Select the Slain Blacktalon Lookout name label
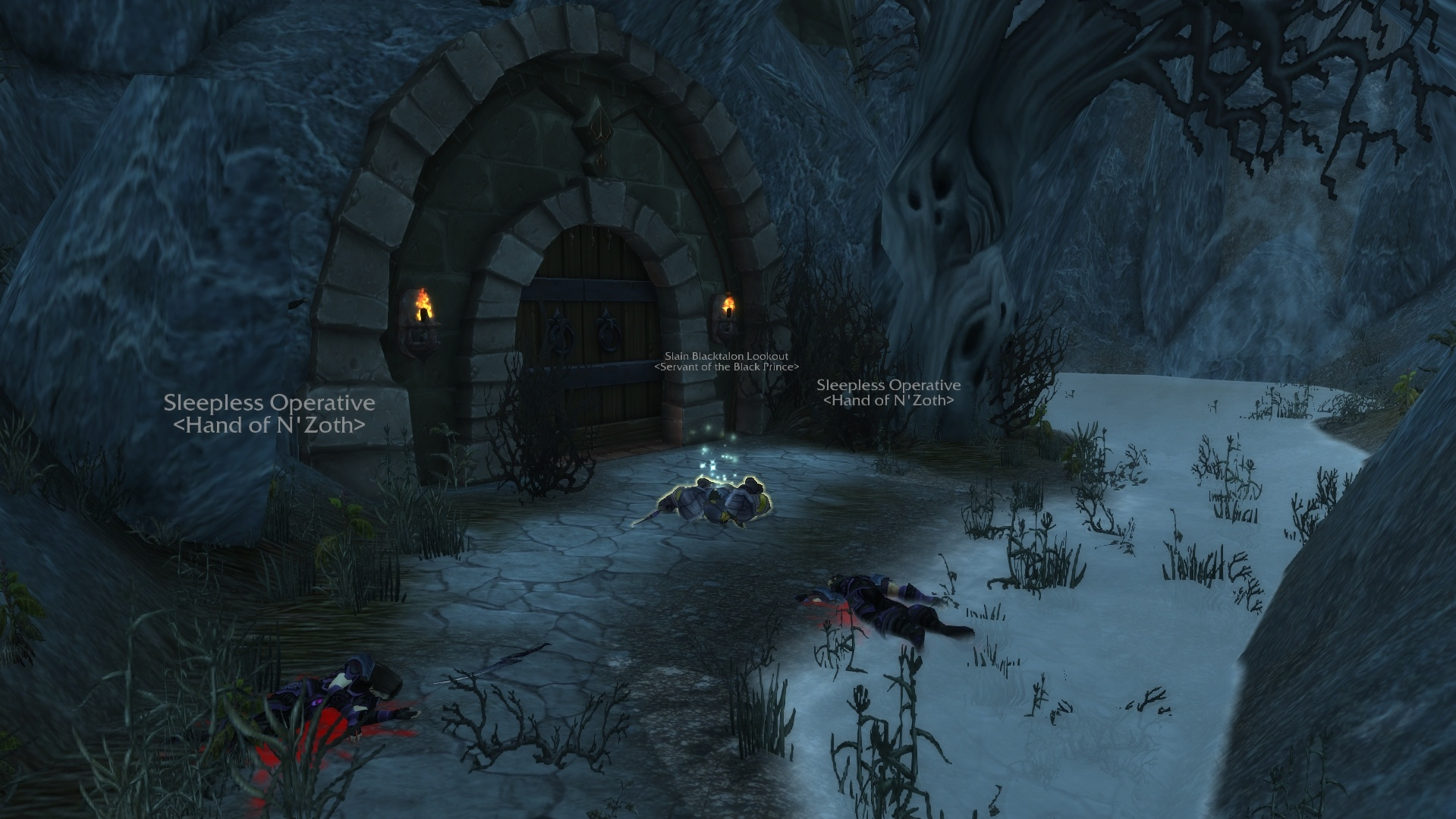The width and height of the screenshot is (1456, 819). pos(726,356)
